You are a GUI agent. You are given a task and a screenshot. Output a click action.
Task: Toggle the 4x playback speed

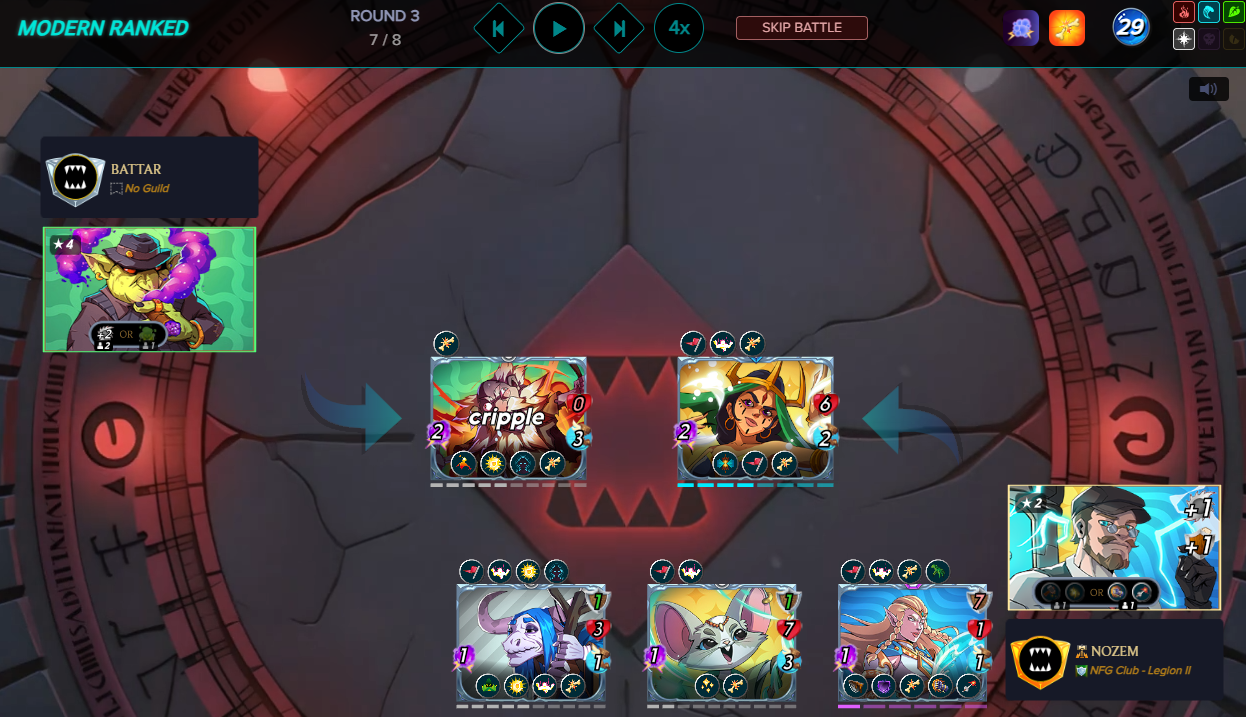679,28
